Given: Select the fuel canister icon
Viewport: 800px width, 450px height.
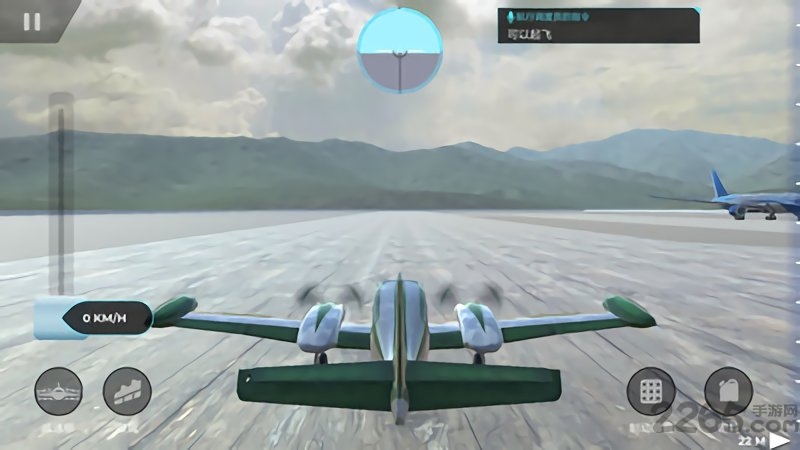Looking at the screenshot, I should pyautogui.click(x=728, y=392).
